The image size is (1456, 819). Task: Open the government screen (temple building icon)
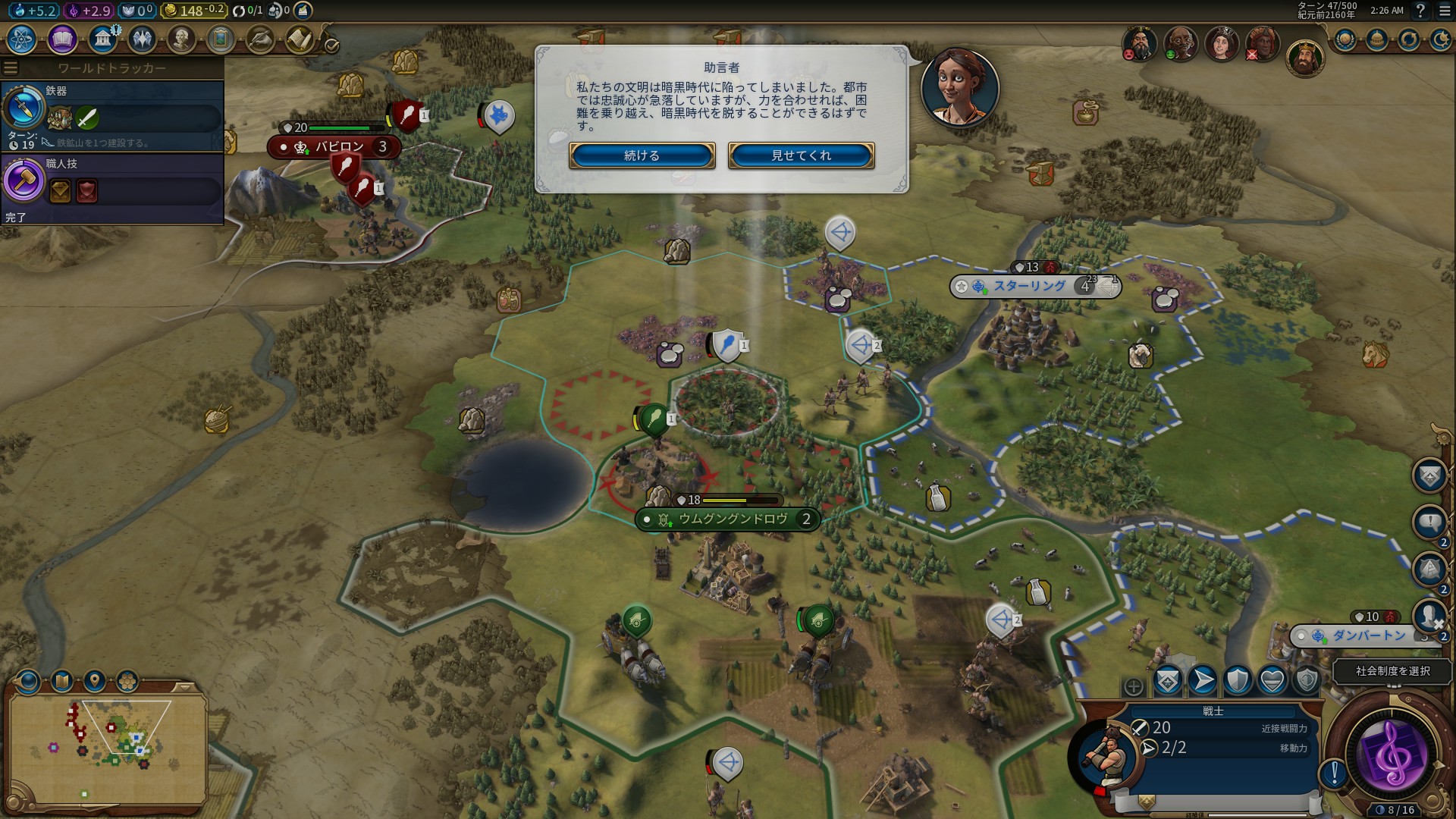pyautogui.click(x=102, y=39)
